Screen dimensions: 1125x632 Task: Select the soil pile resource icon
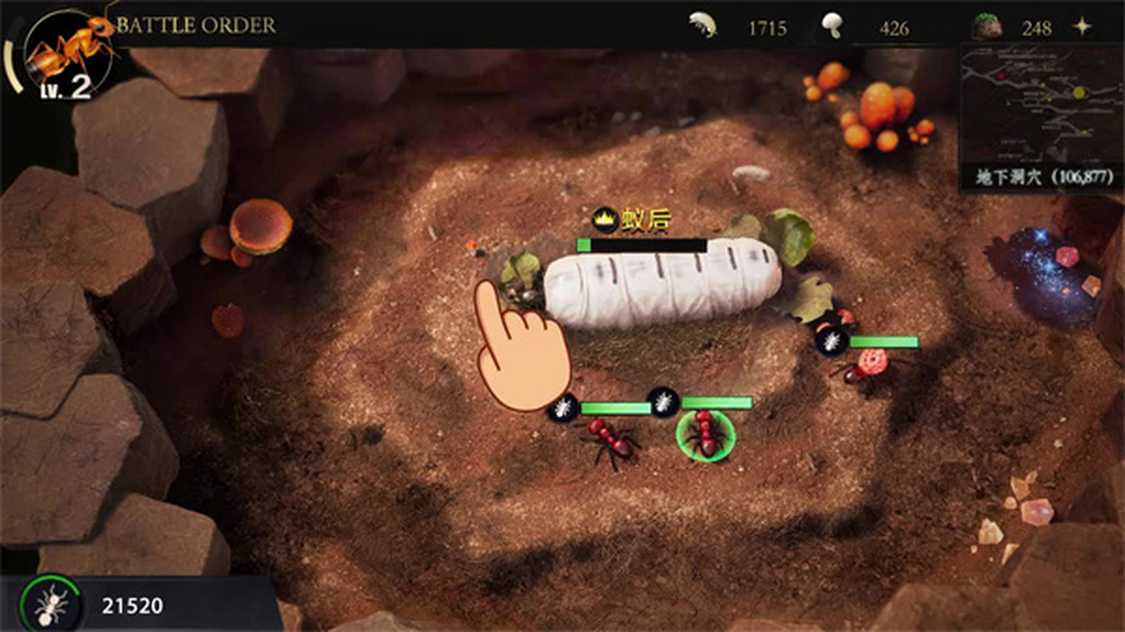click(x=988, y=27)
